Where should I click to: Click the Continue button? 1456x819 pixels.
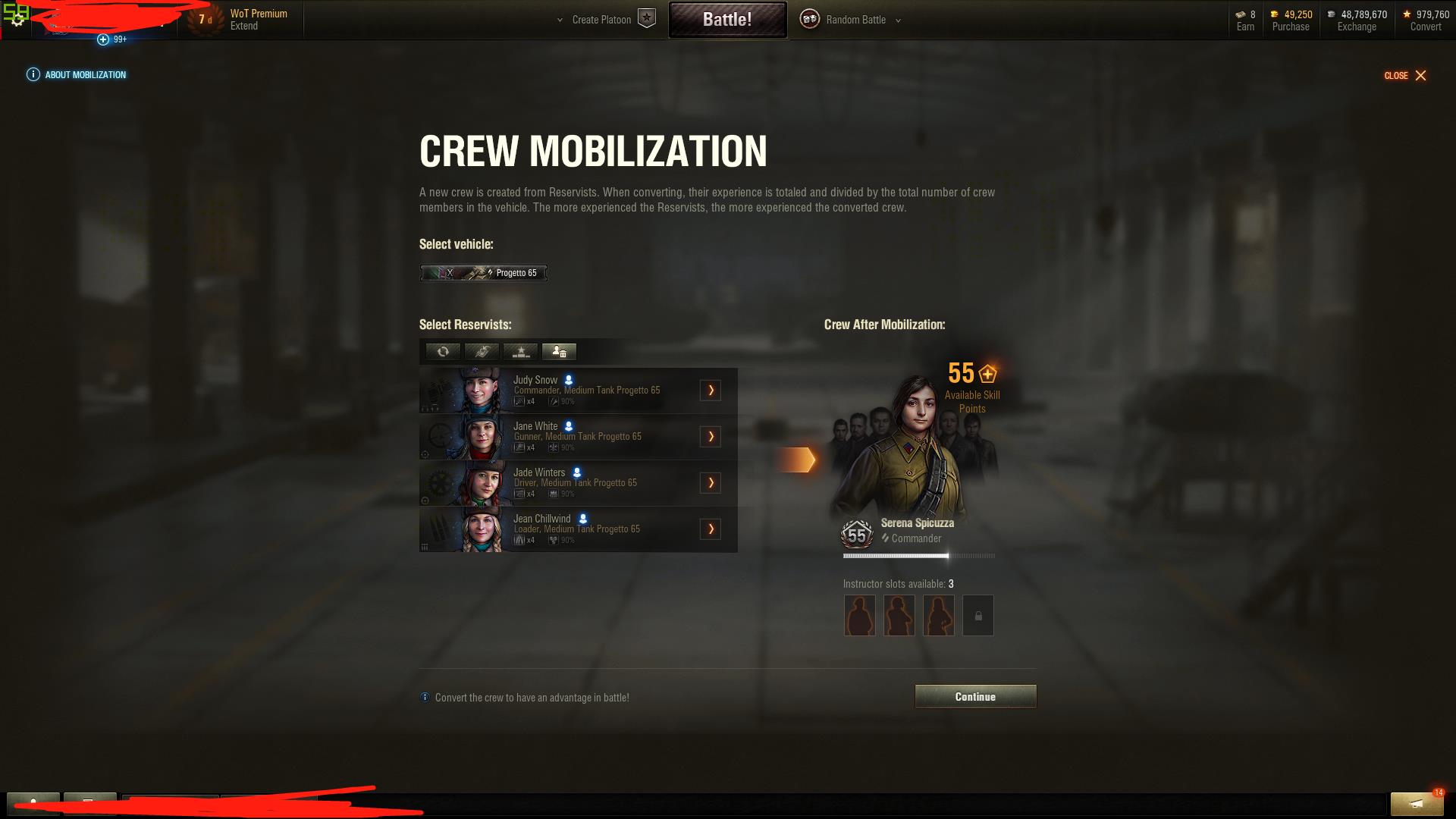click(x=975, y=696)
